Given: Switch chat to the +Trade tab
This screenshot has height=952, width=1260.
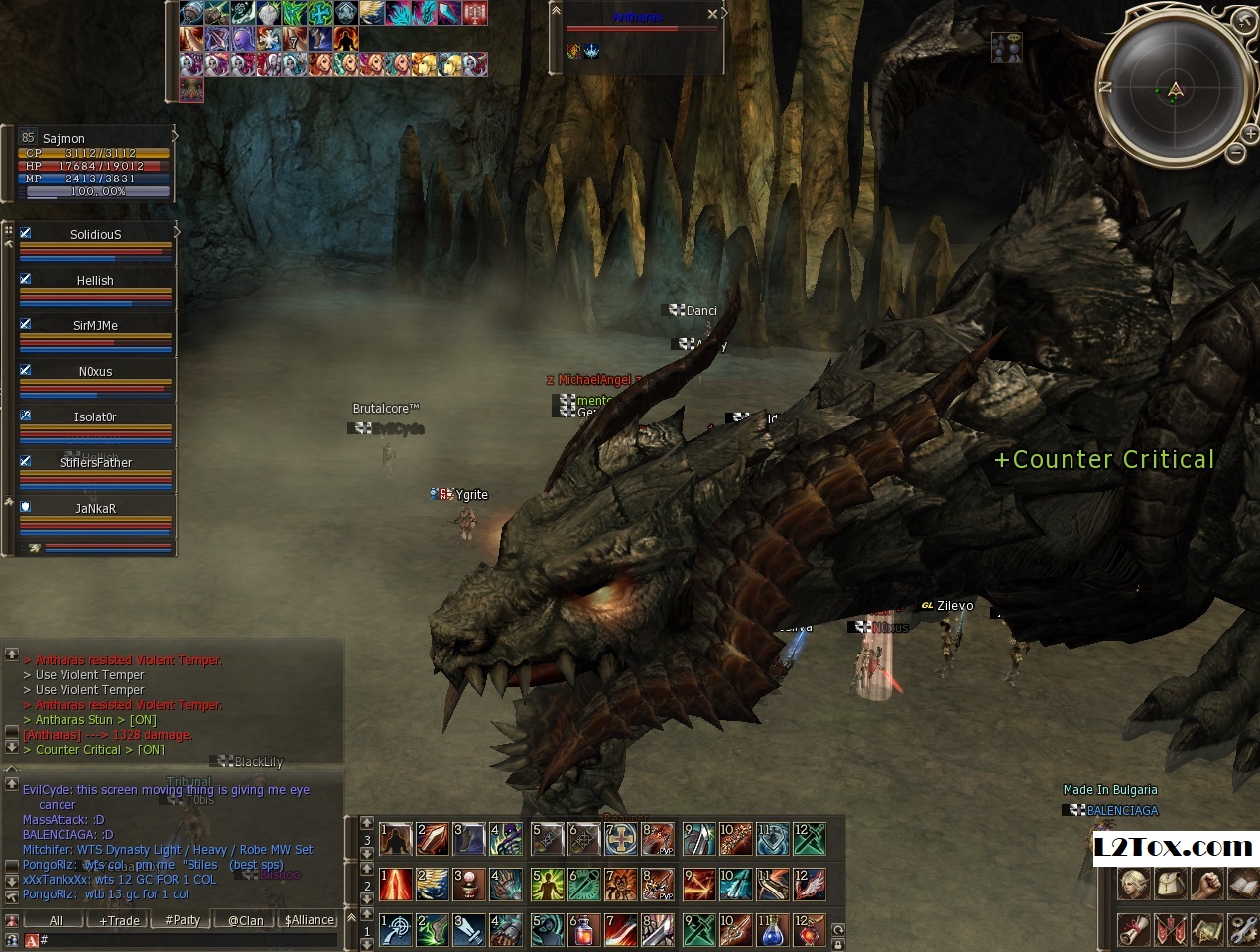Looking at the screenshot, I should pos(119,920).
